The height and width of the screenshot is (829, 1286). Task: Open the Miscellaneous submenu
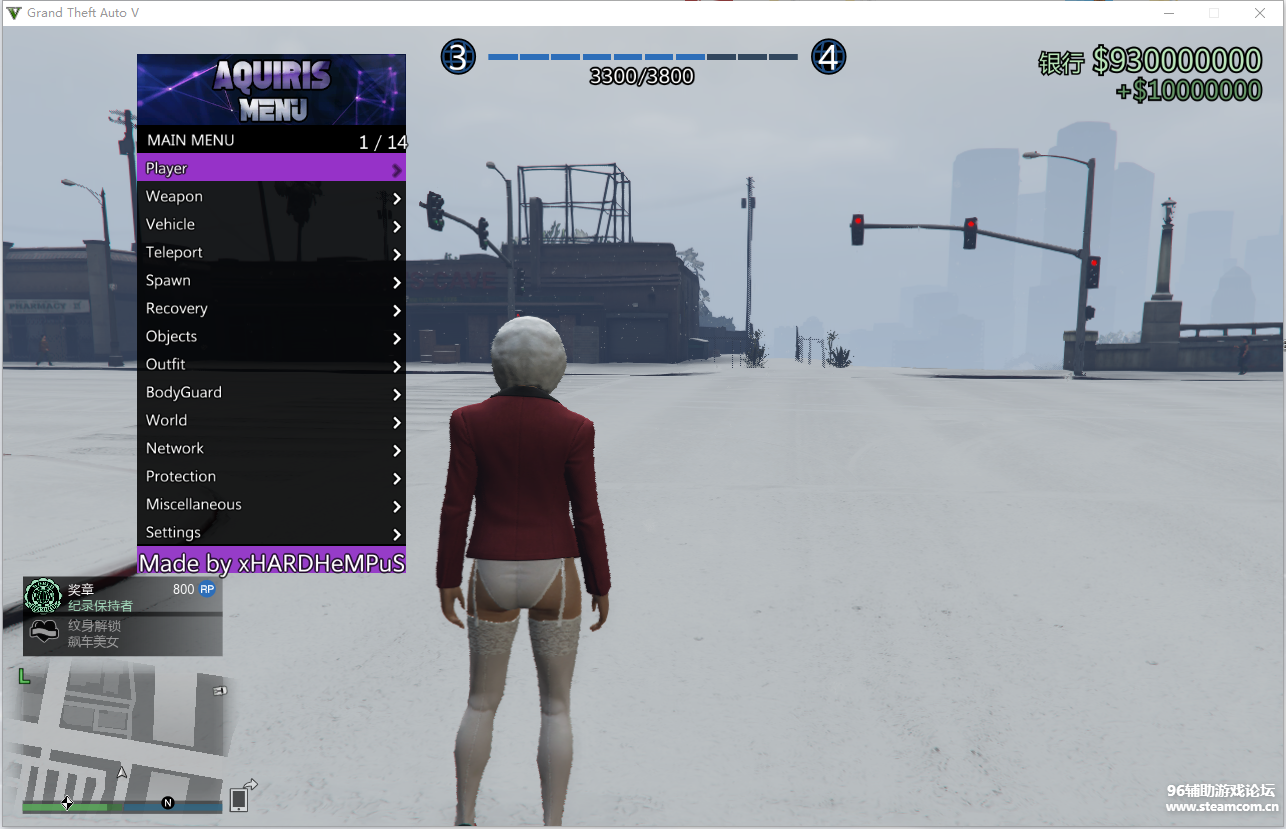(271, 505)
